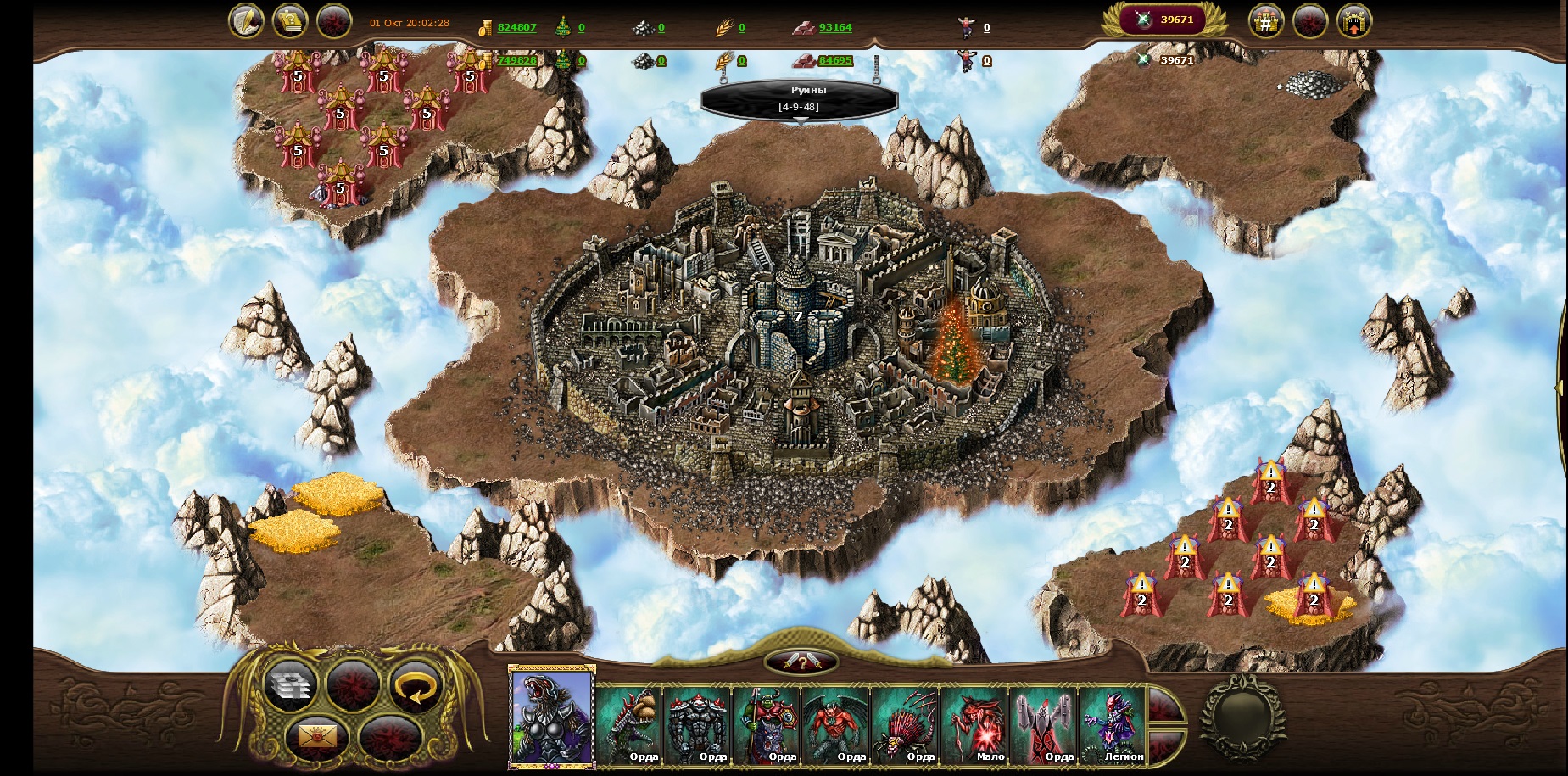The height and width of the screenshot is (776, 1568).
Task: Click the castle with hash symbol icon
Action: coord(1266,22)
